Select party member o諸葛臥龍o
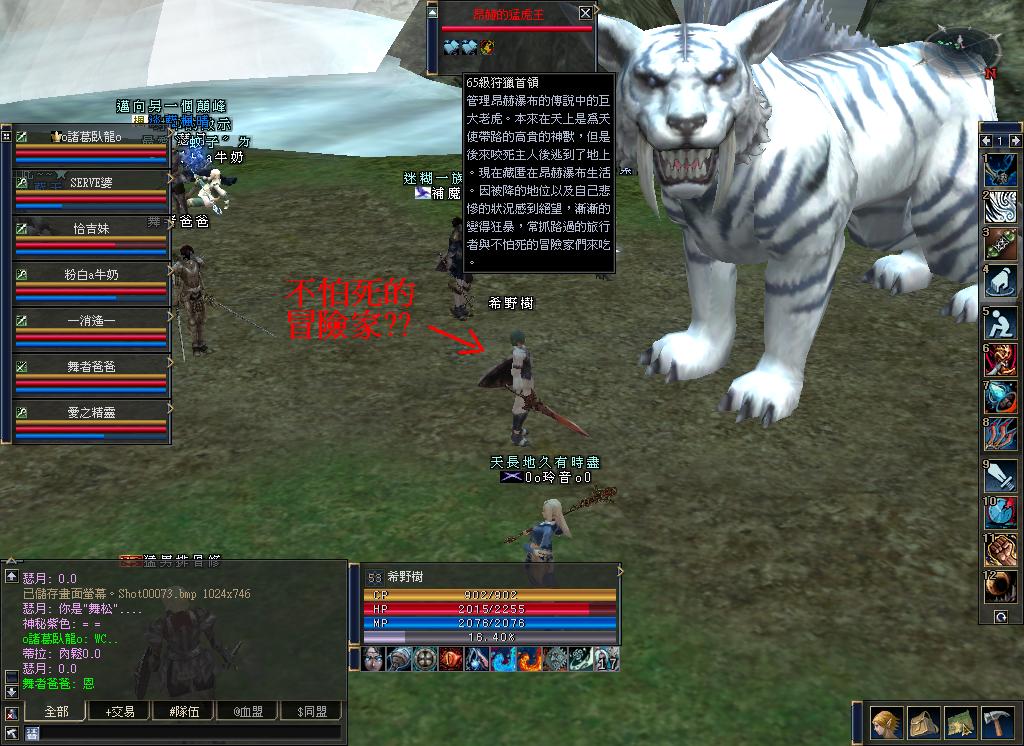Screen dimensions: 1024x746 pyautogui.click(x=91, y=137)
